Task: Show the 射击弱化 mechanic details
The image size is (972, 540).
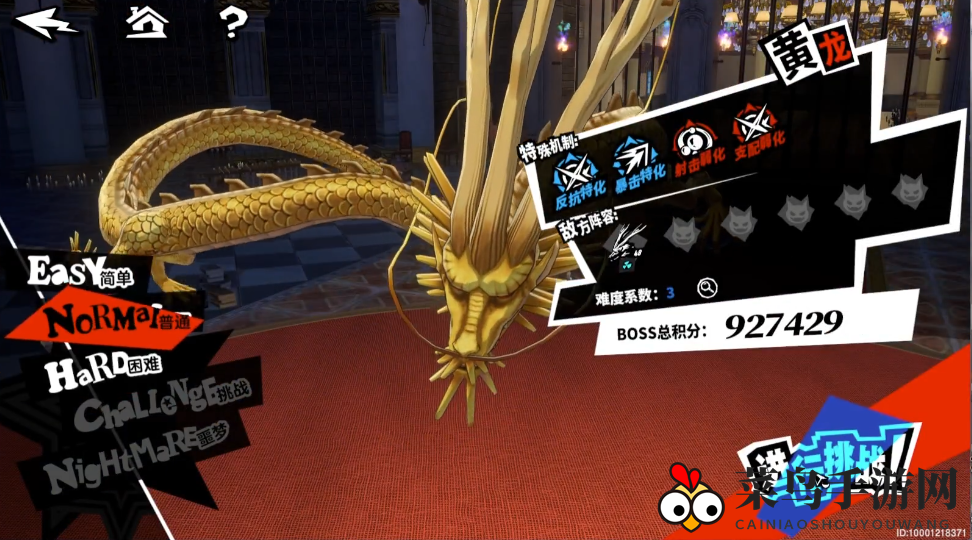Action: [692, 142]
